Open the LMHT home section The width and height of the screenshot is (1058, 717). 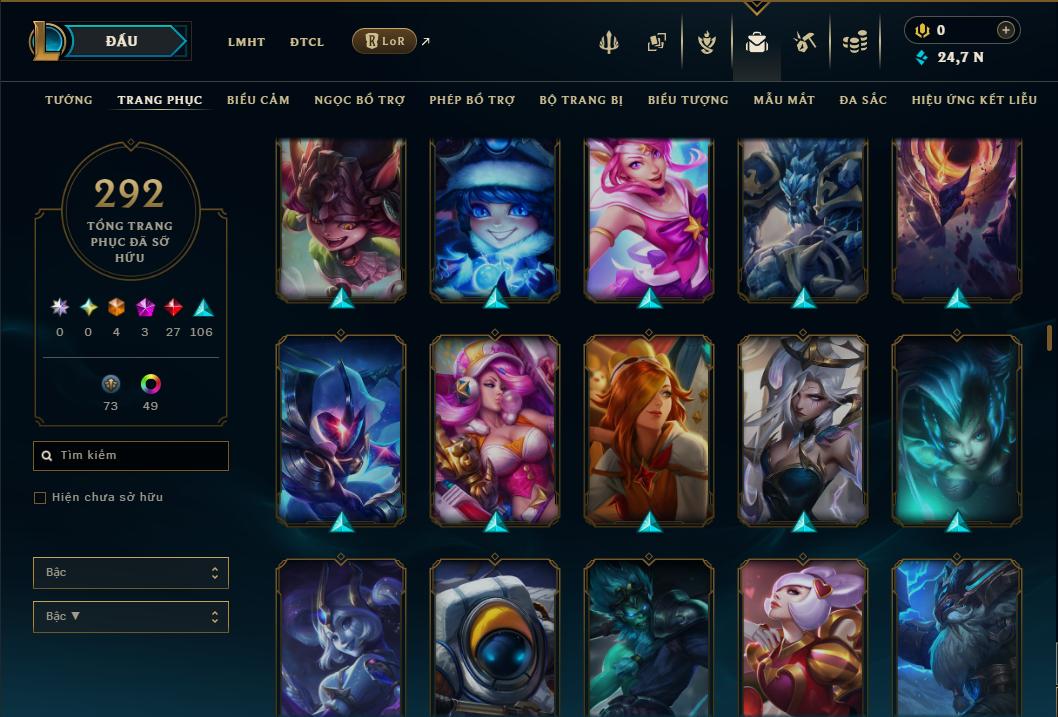click(x=246, y=42)
